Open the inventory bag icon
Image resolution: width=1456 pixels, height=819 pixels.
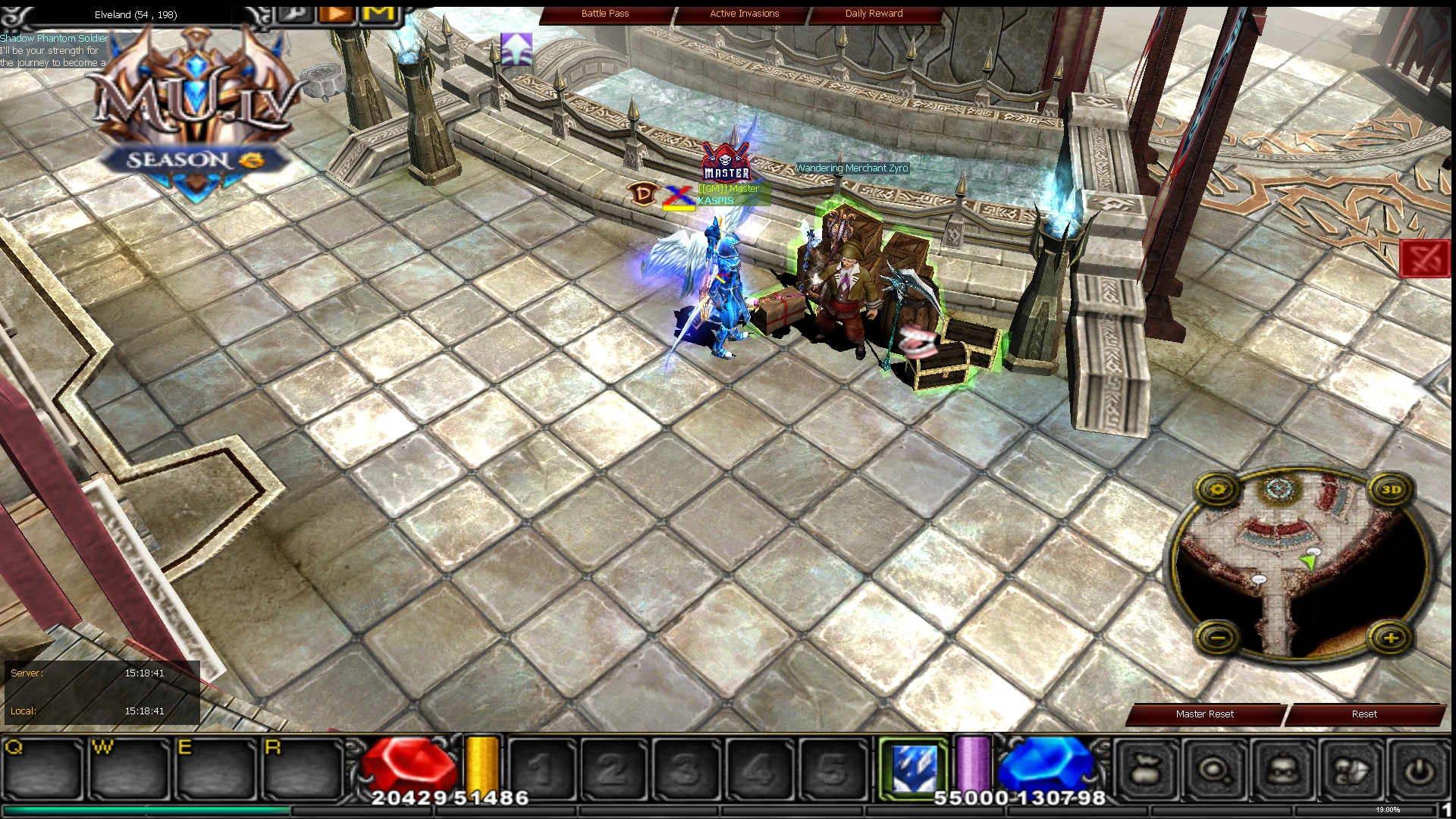click(x=1148, y=767)
